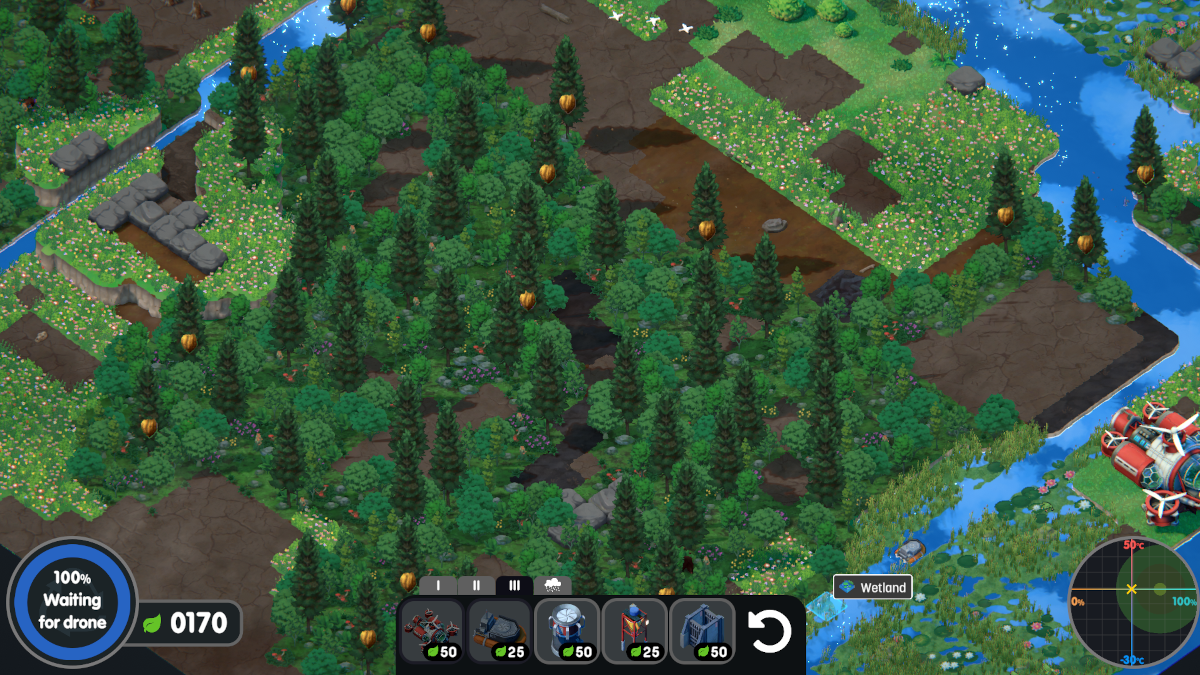Viewport: 1200px width, 675px height.
Task: Pick the fan turbine silo building
Action: 567,631
